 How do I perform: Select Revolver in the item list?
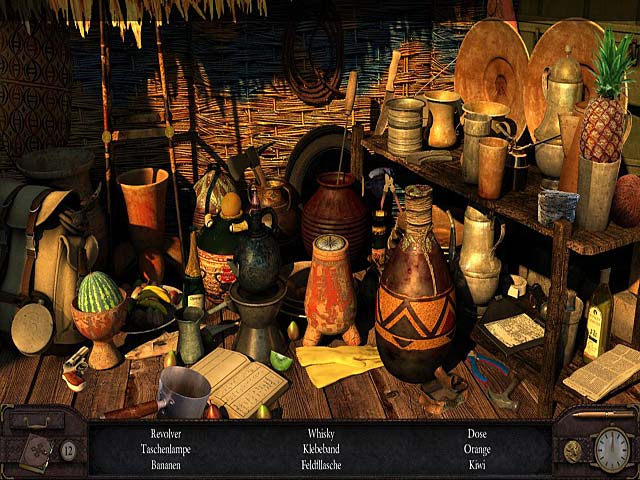(x=165, y=434)
